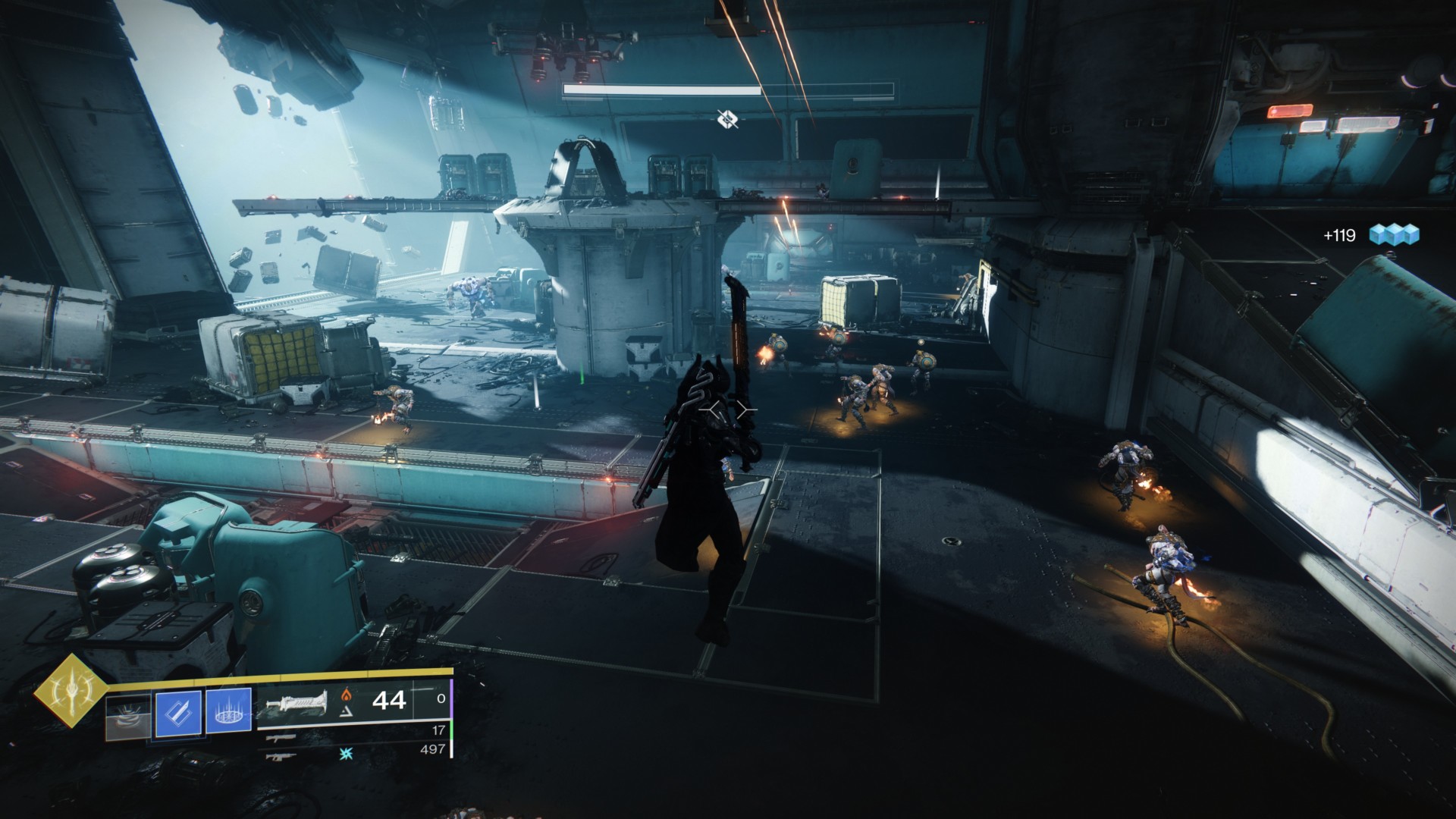The height and width of the screenshot is (819, 1456).
Task: Switch to the weapon with 17 ammo
Action: coord(281,738)
